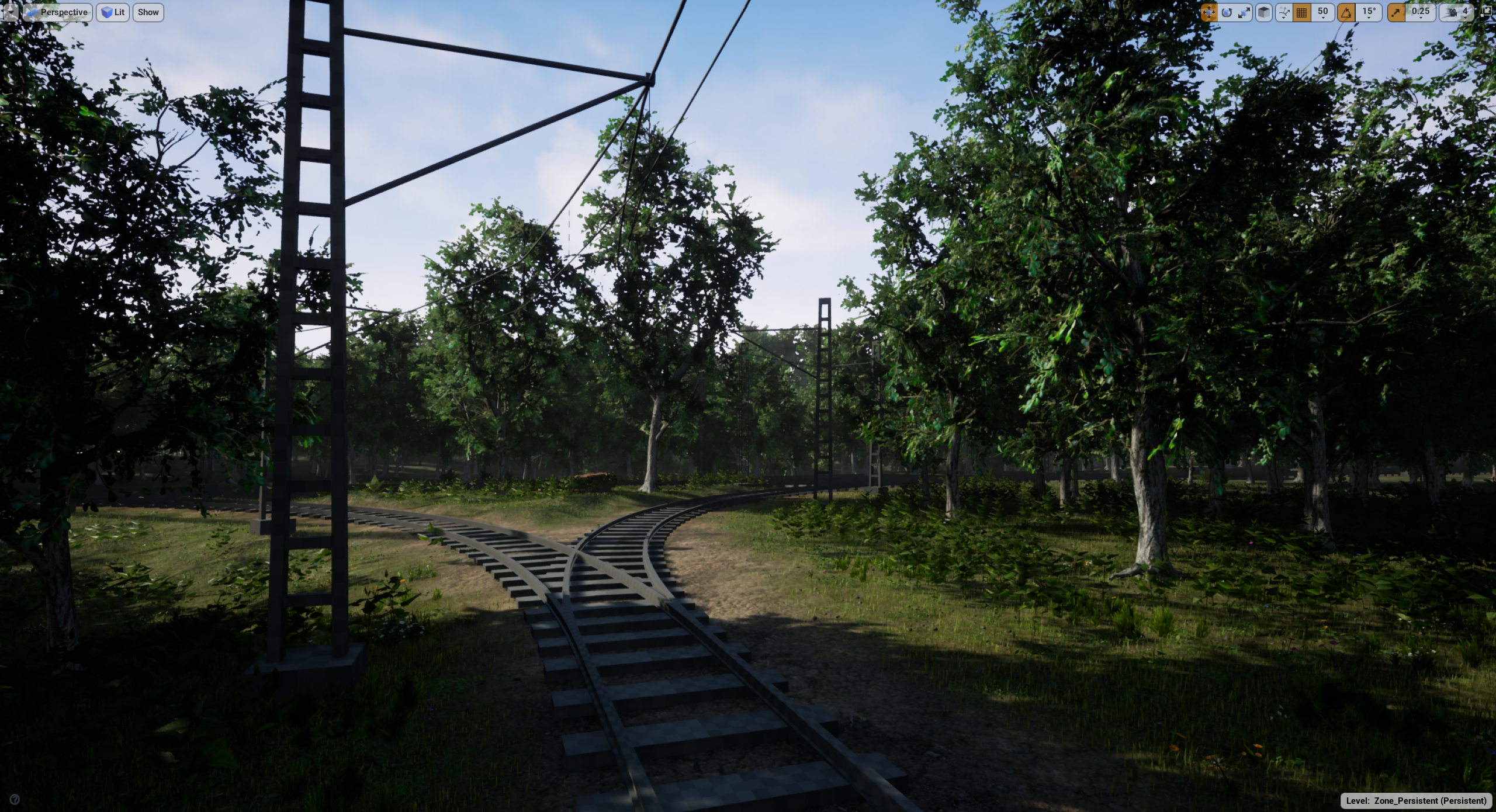Toggle grid position snapping

click(1302, 12)
